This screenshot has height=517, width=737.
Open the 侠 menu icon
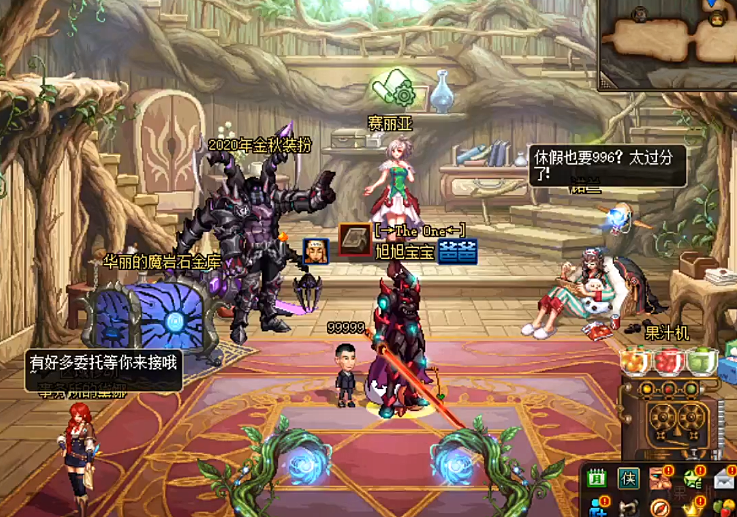click(628, 479)
